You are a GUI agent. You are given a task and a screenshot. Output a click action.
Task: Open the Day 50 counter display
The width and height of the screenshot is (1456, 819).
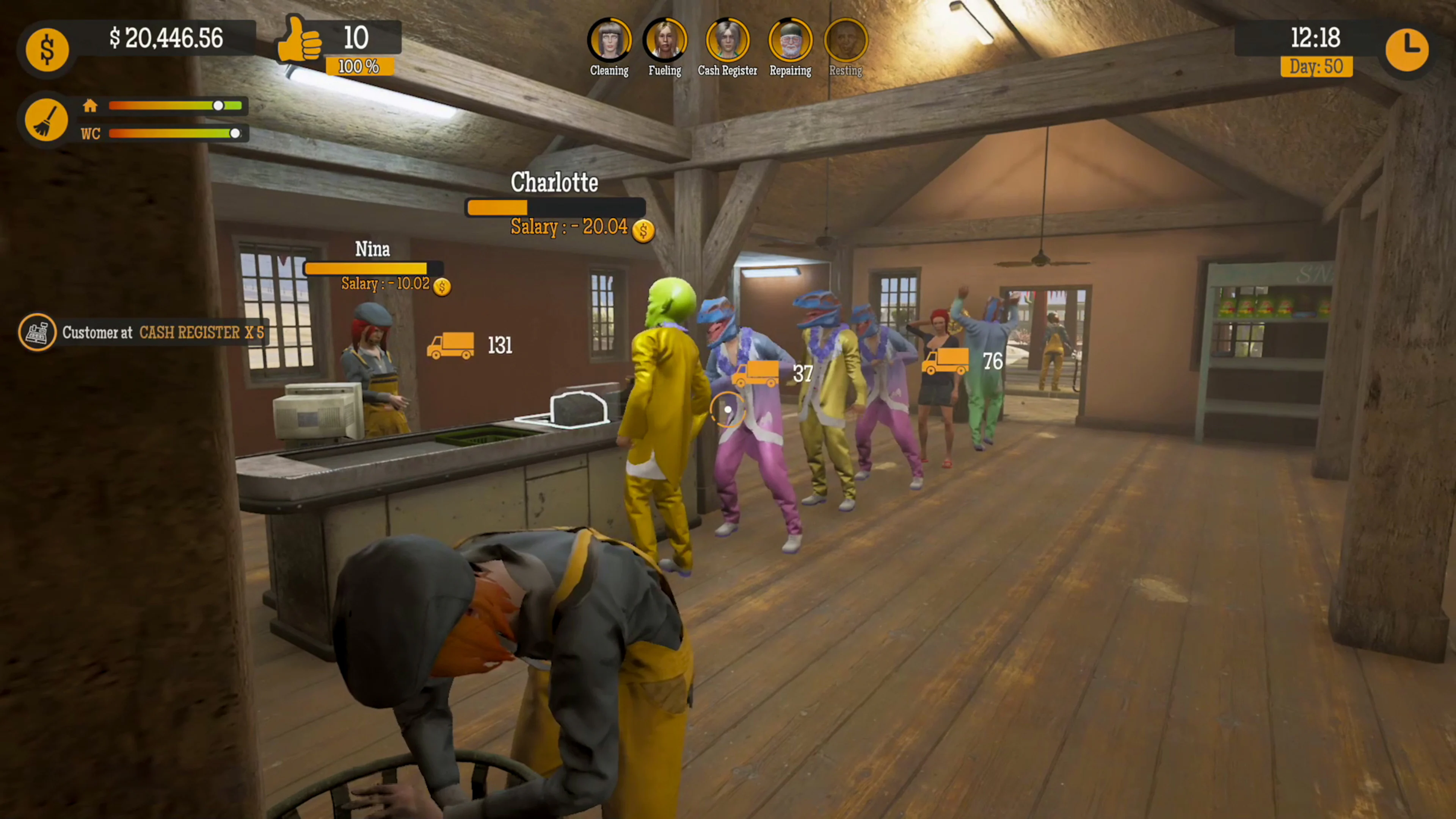(x=1317, y=67)
